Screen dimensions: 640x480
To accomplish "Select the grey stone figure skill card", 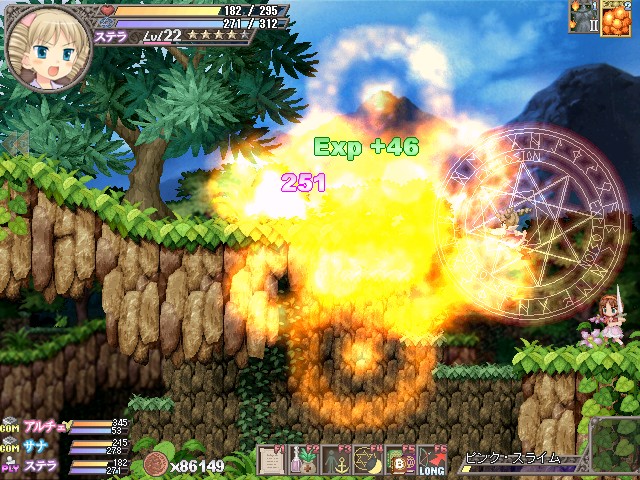I will pos(583,17).
